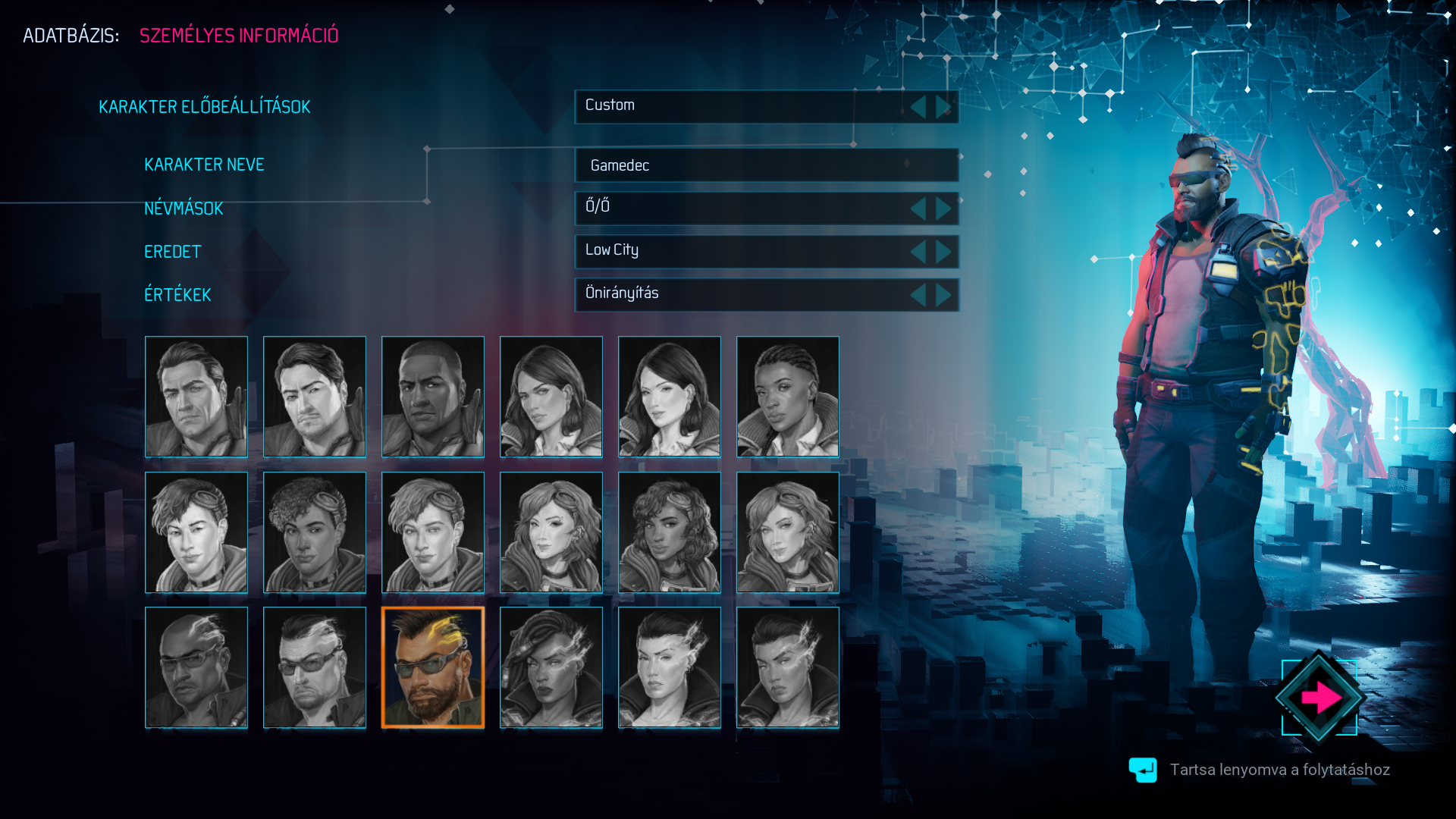Change values to next after Önirányítás

click(x=943, y=295)
